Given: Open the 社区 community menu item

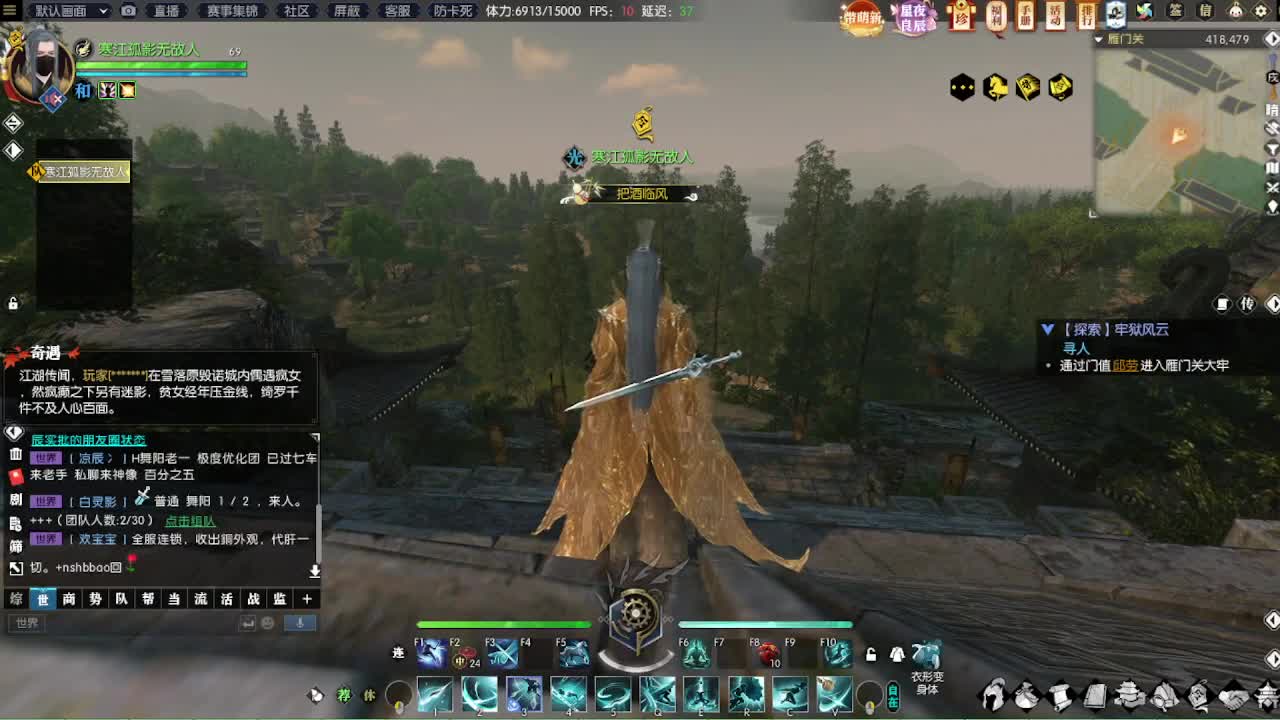Looking at the screenshot, I should (295, 11).
